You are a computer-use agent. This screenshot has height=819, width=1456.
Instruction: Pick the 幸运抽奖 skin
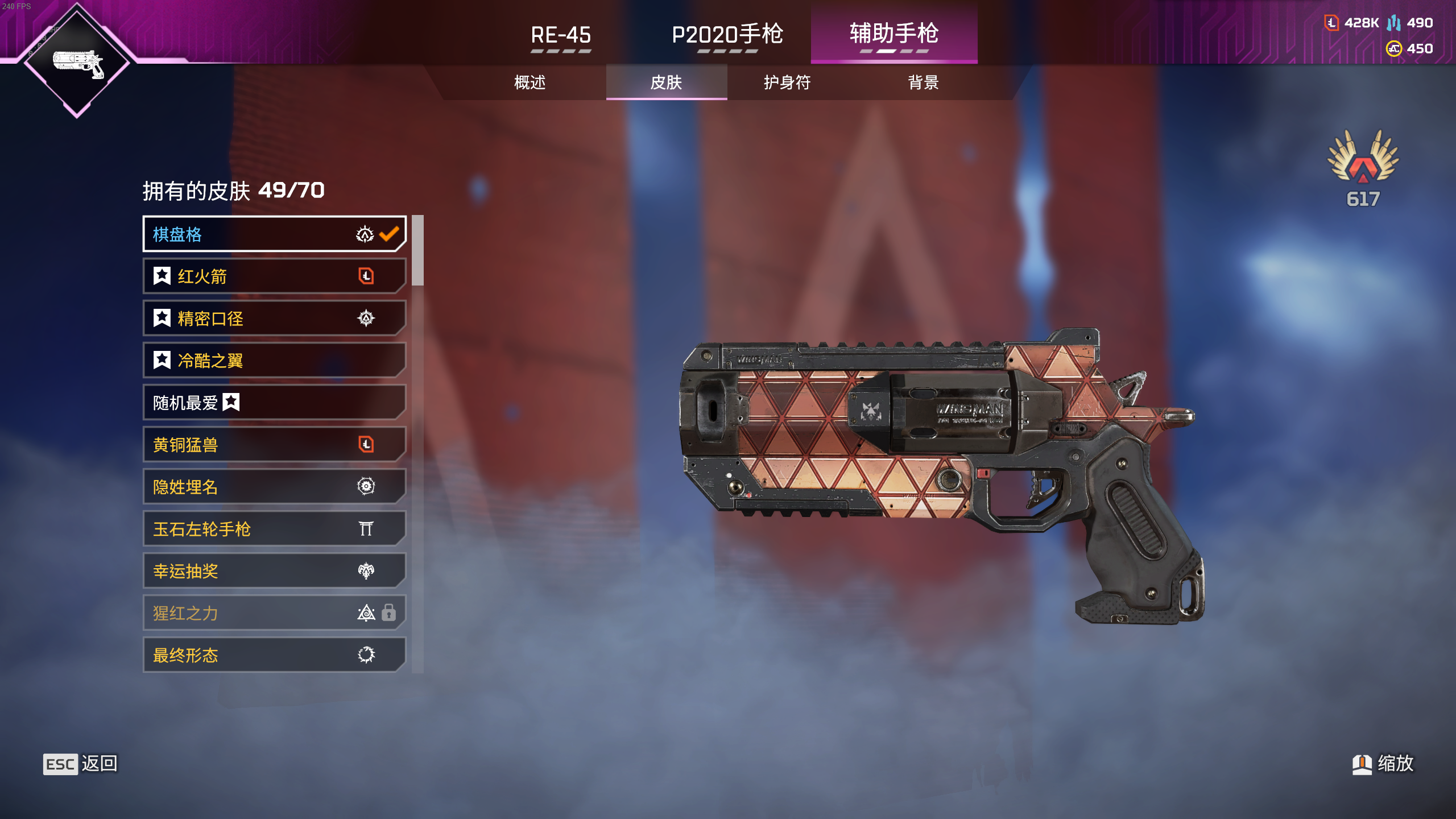click(x=274, y=571)
